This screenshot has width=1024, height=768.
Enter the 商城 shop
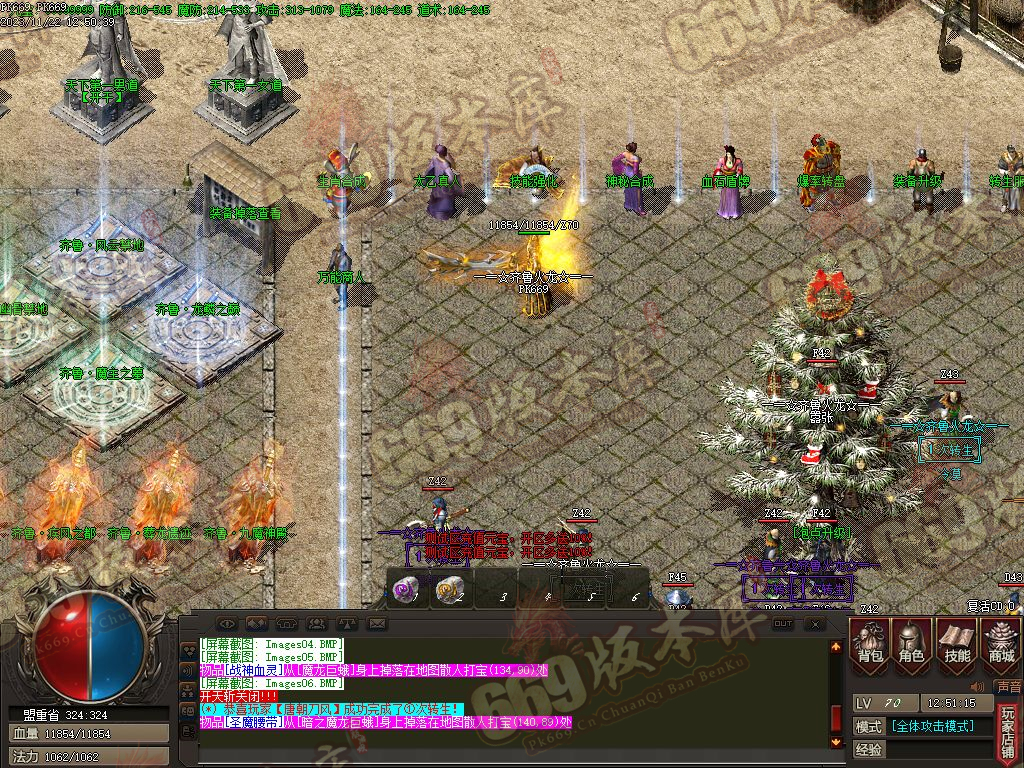pos(1000,642)
